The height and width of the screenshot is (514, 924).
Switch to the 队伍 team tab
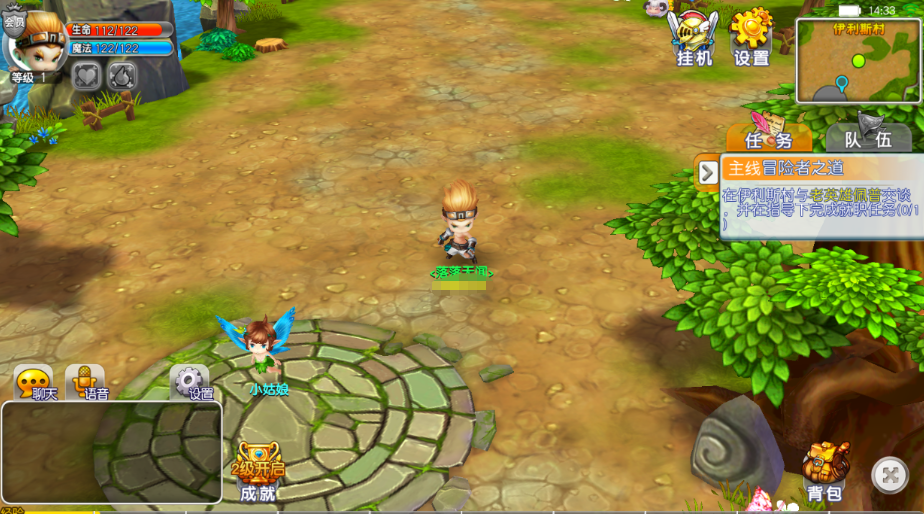click(x=868, y=138)
